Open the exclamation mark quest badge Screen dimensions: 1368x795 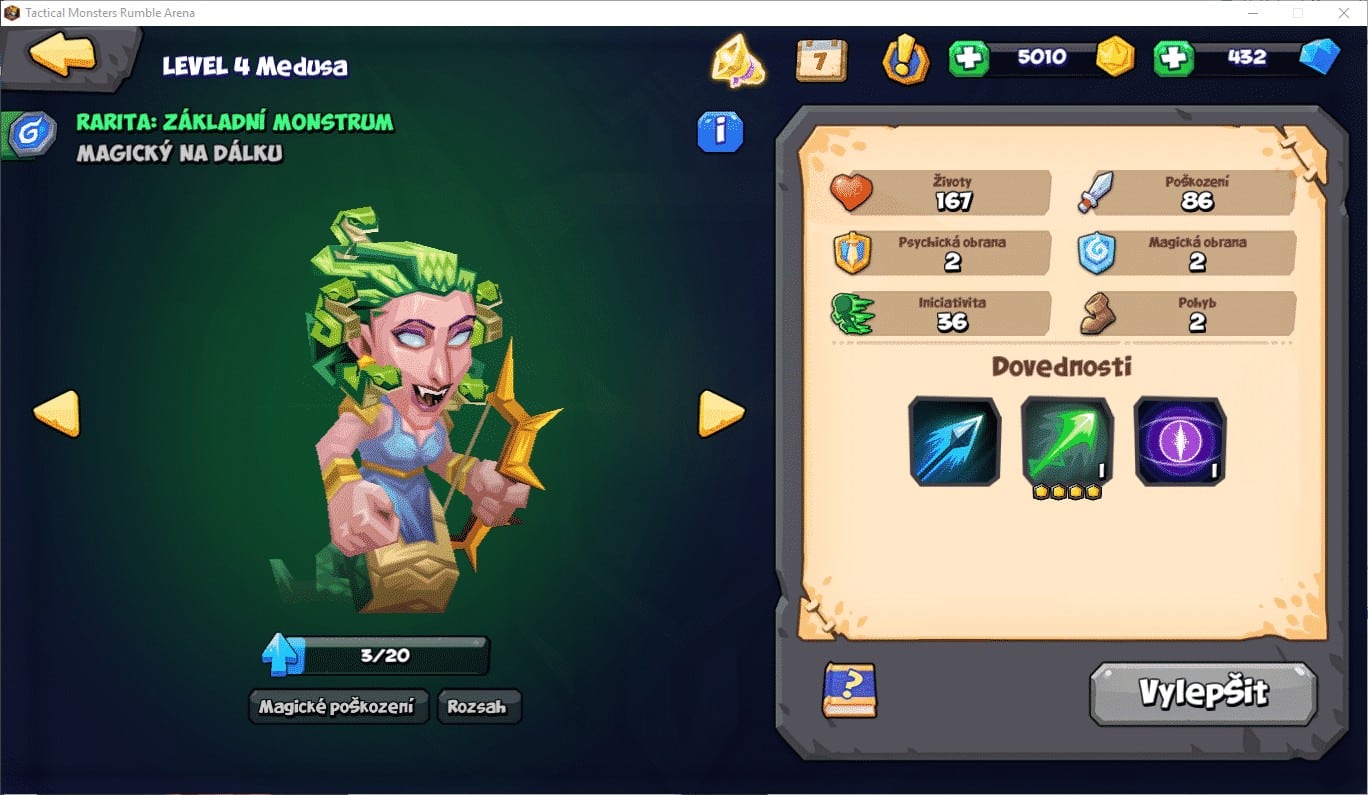[906, 60]
